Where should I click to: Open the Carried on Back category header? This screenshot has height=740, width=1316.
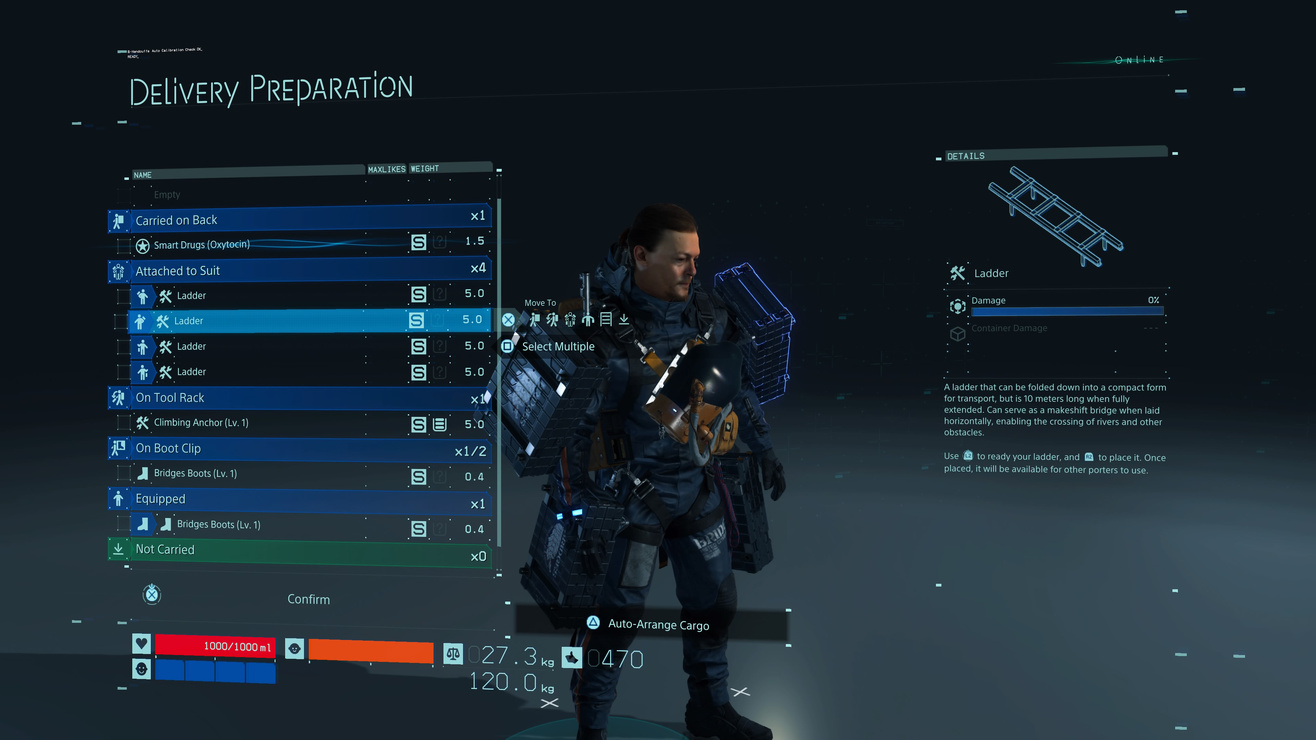tap(300, 220)
